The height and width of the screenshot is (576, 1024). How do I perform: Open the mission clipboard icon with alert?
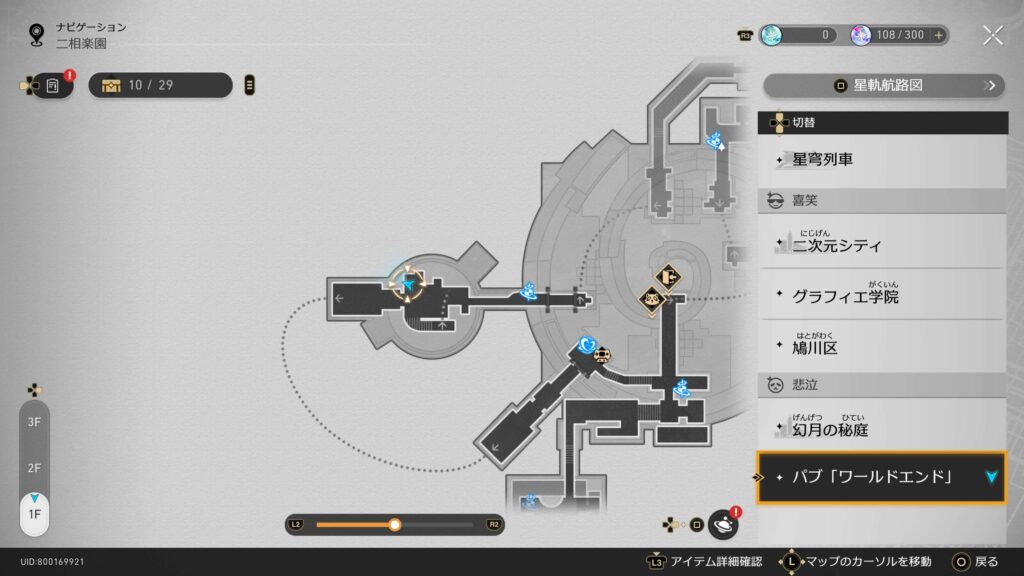(x=53, y=86)
